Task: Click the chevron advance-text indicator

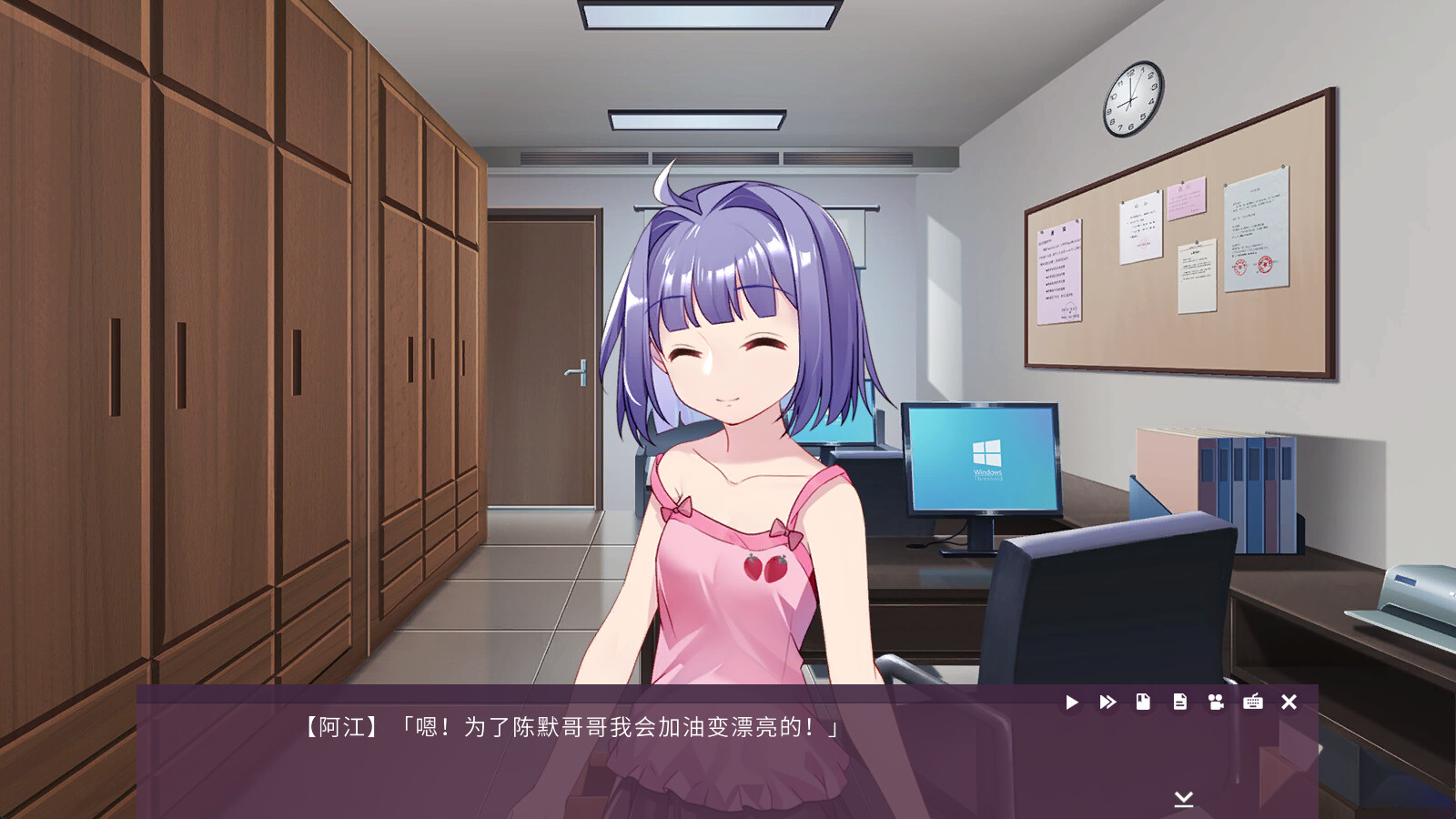Action: tap(1183, 798)
